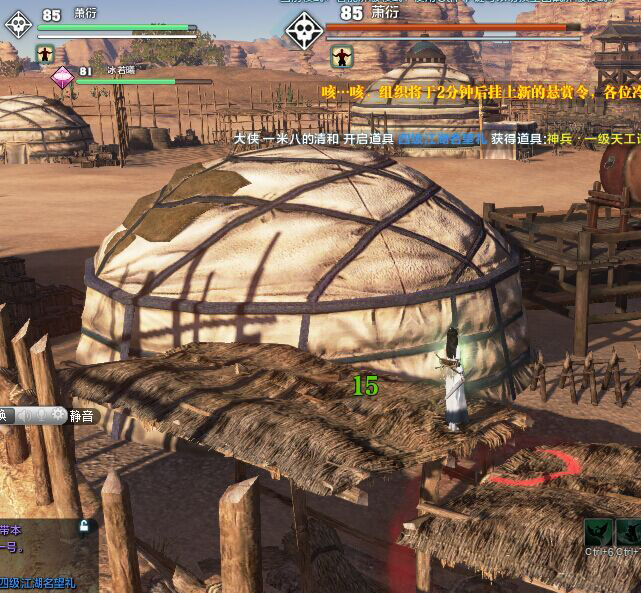Click the player's own skull emblem portrait
The width and height of the screenshot is (641, 593).
[x=17, y=26]
